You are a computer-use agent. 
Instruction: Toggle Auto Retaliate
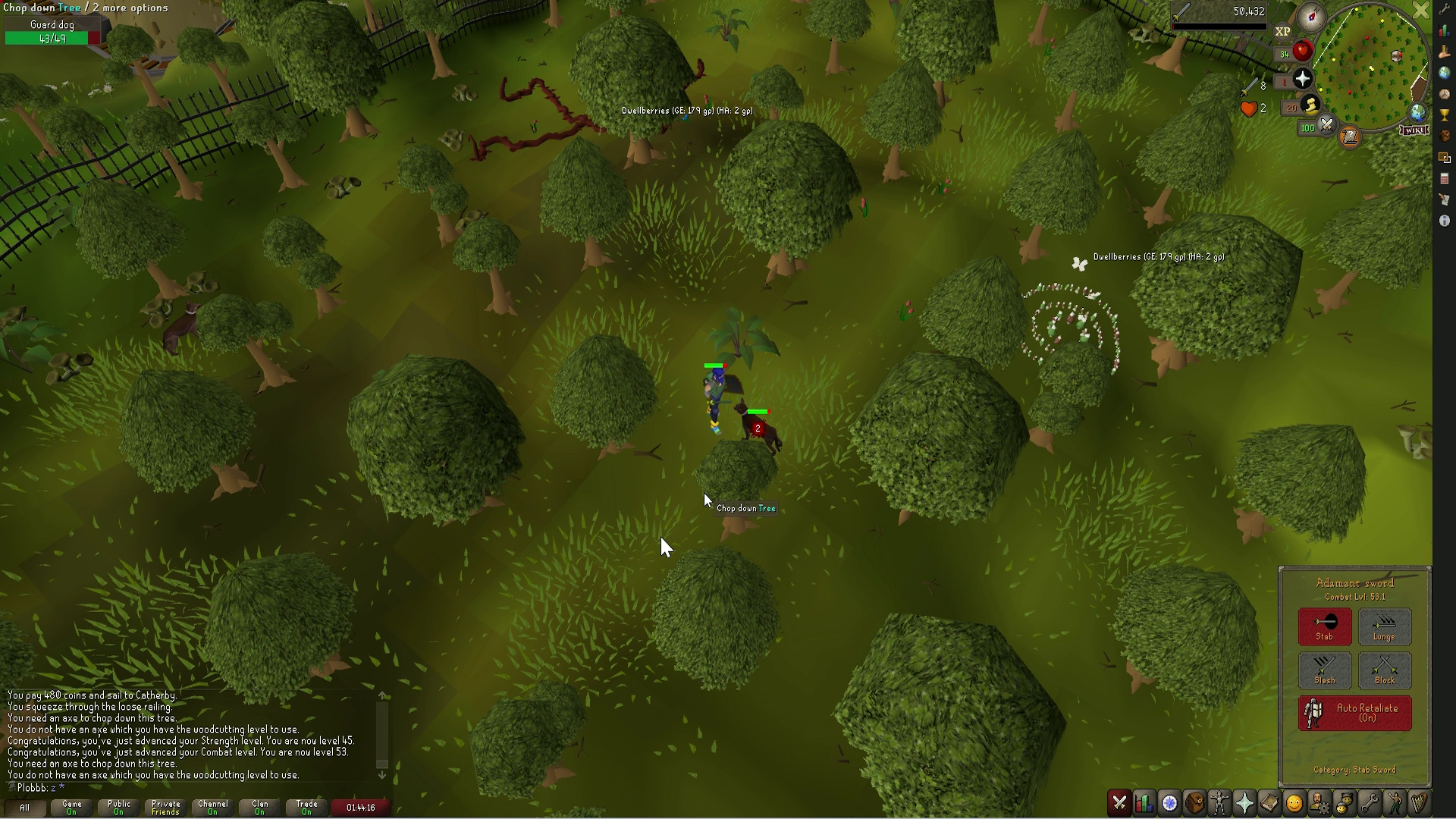click(x=1354, y=713)
